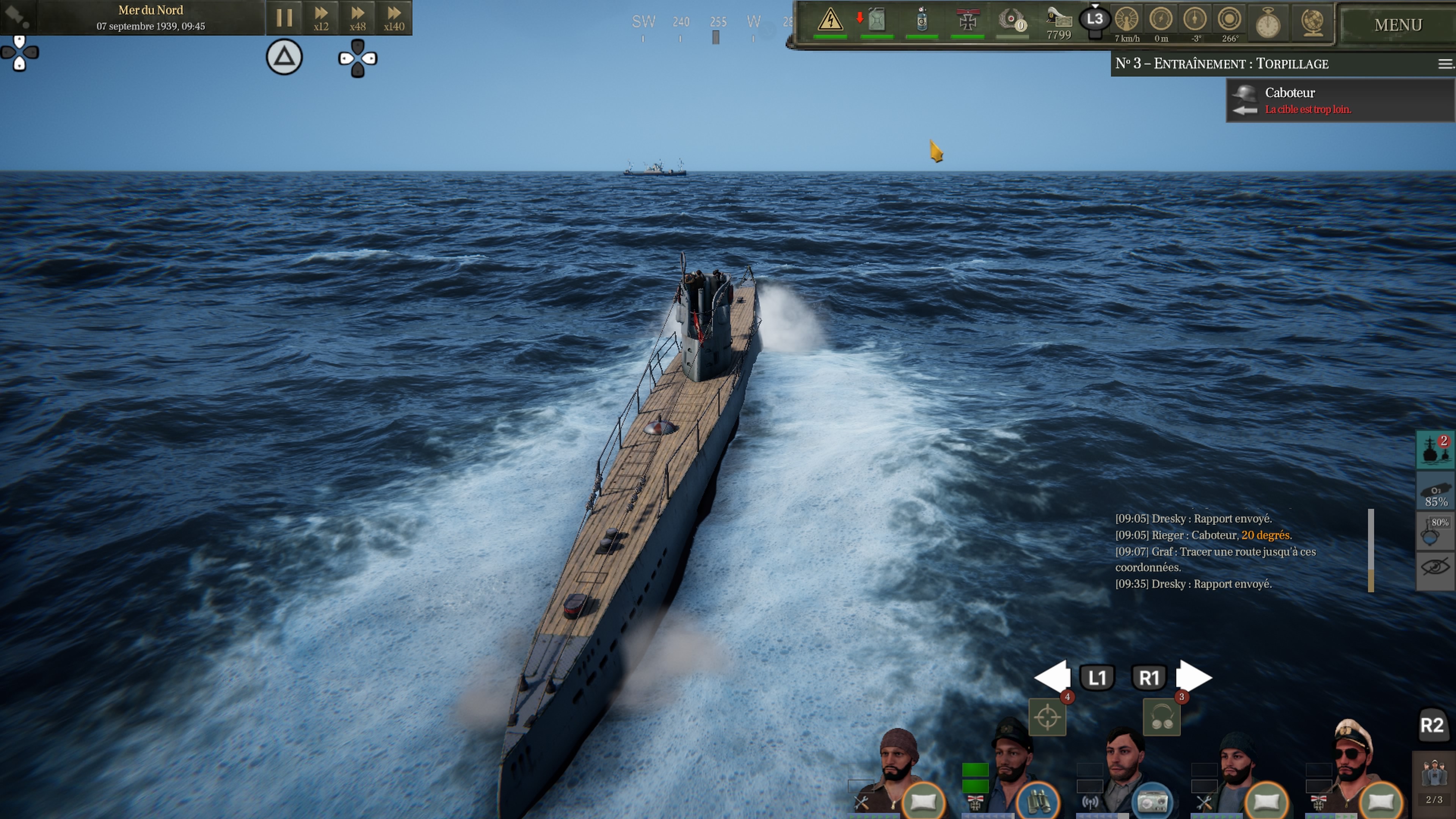Viewport: 1456px width, 819px height.
Task: Open the crosshair targeting panel
Action: [x=1047, y=717]
